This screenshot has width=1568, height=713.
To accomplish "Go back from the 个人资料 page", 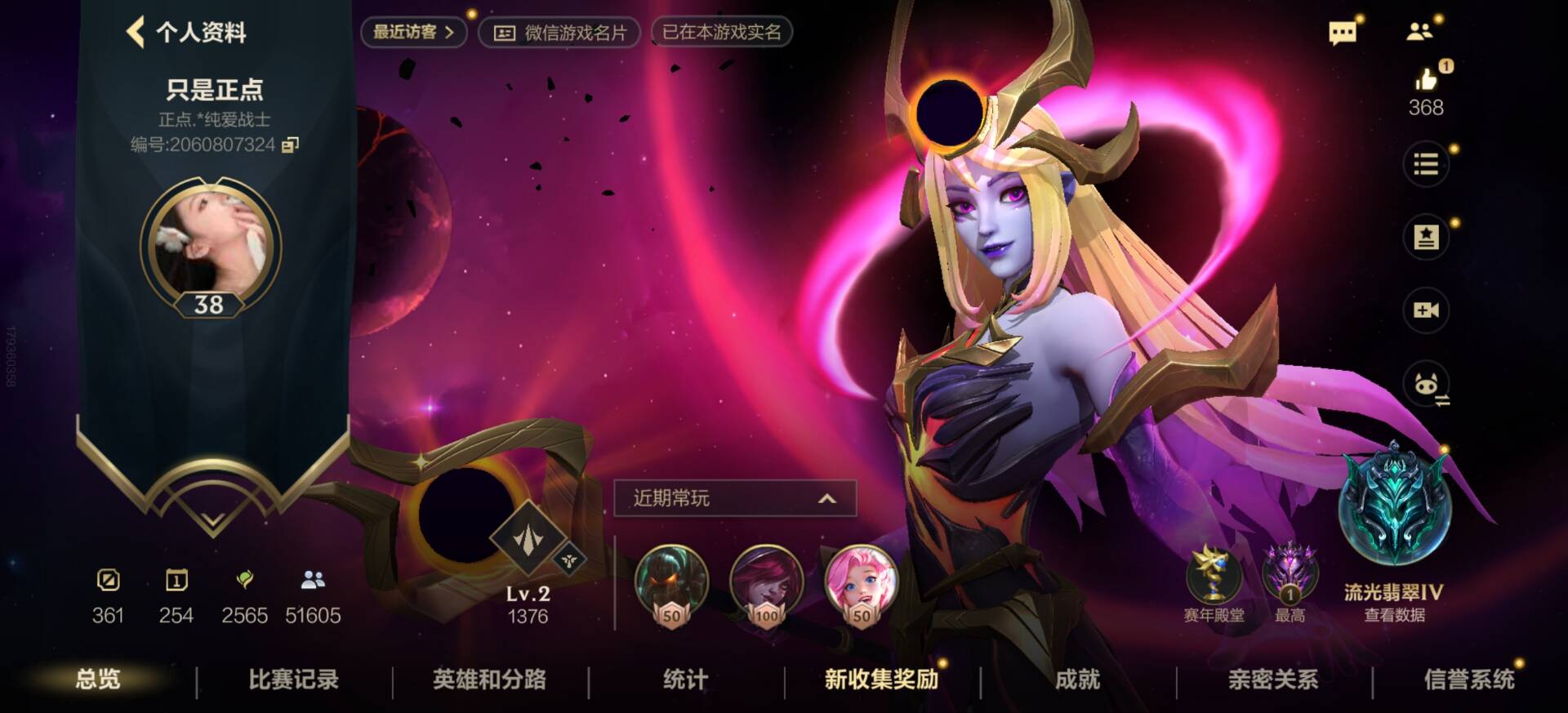I will [136, 33].
